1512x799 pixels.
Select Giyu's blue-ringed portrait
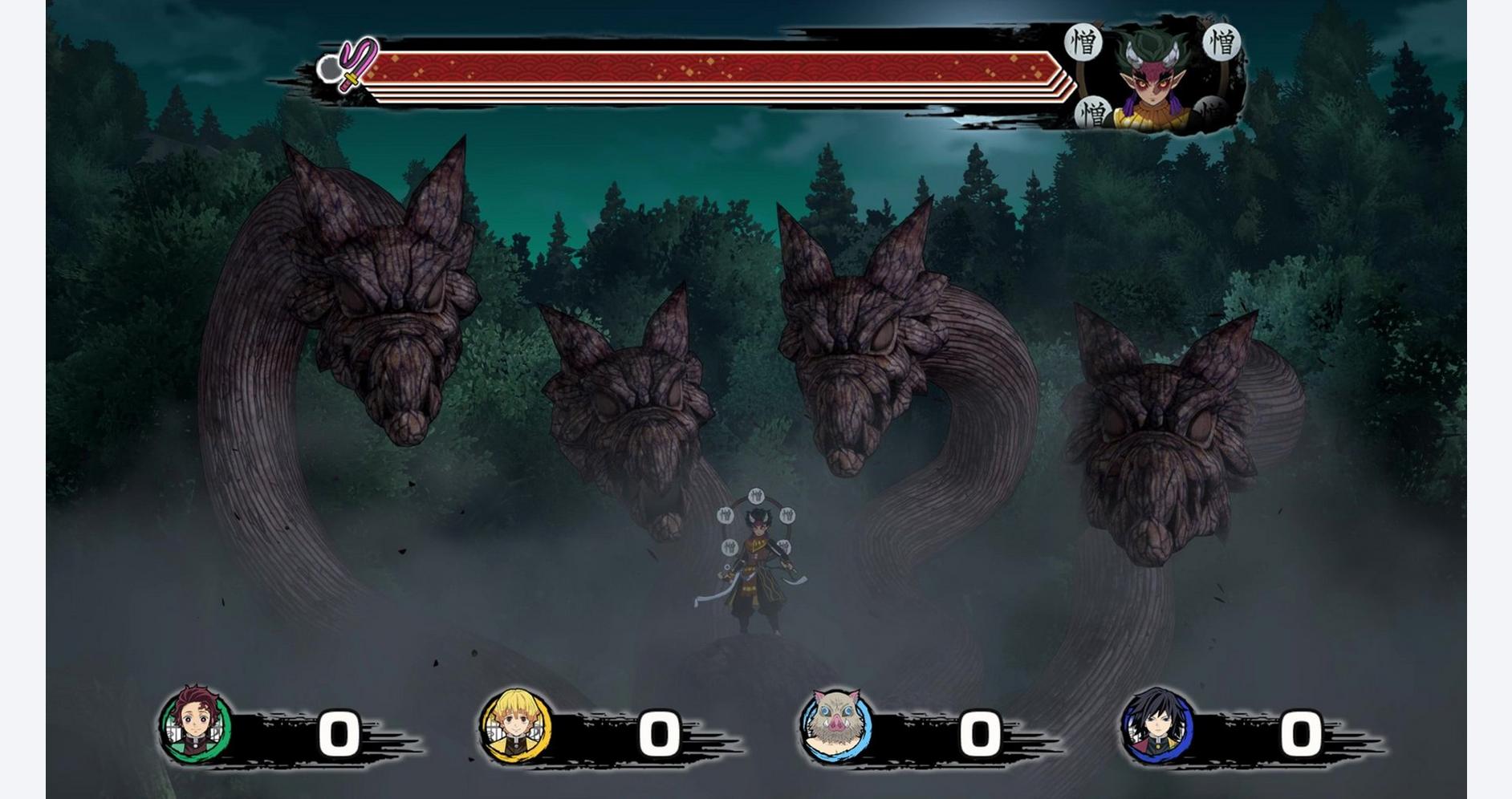click(1156, 726)
